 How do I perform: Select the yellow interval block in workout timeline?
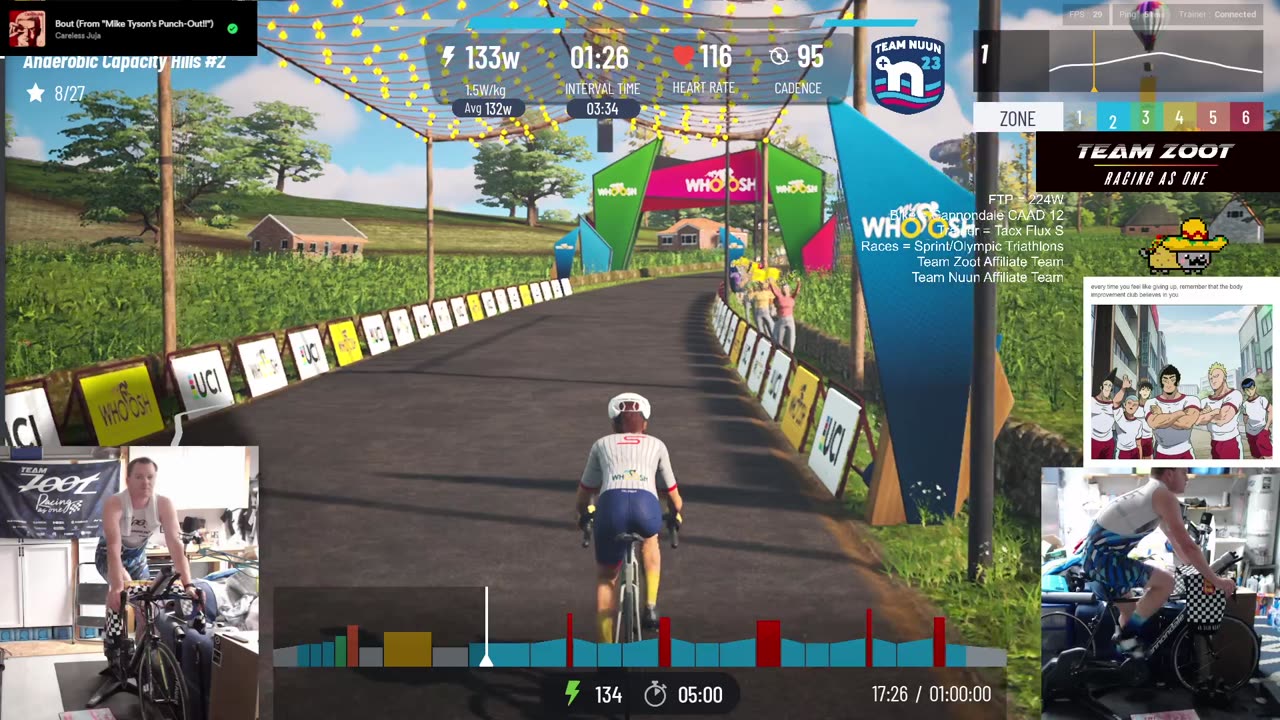407,649
